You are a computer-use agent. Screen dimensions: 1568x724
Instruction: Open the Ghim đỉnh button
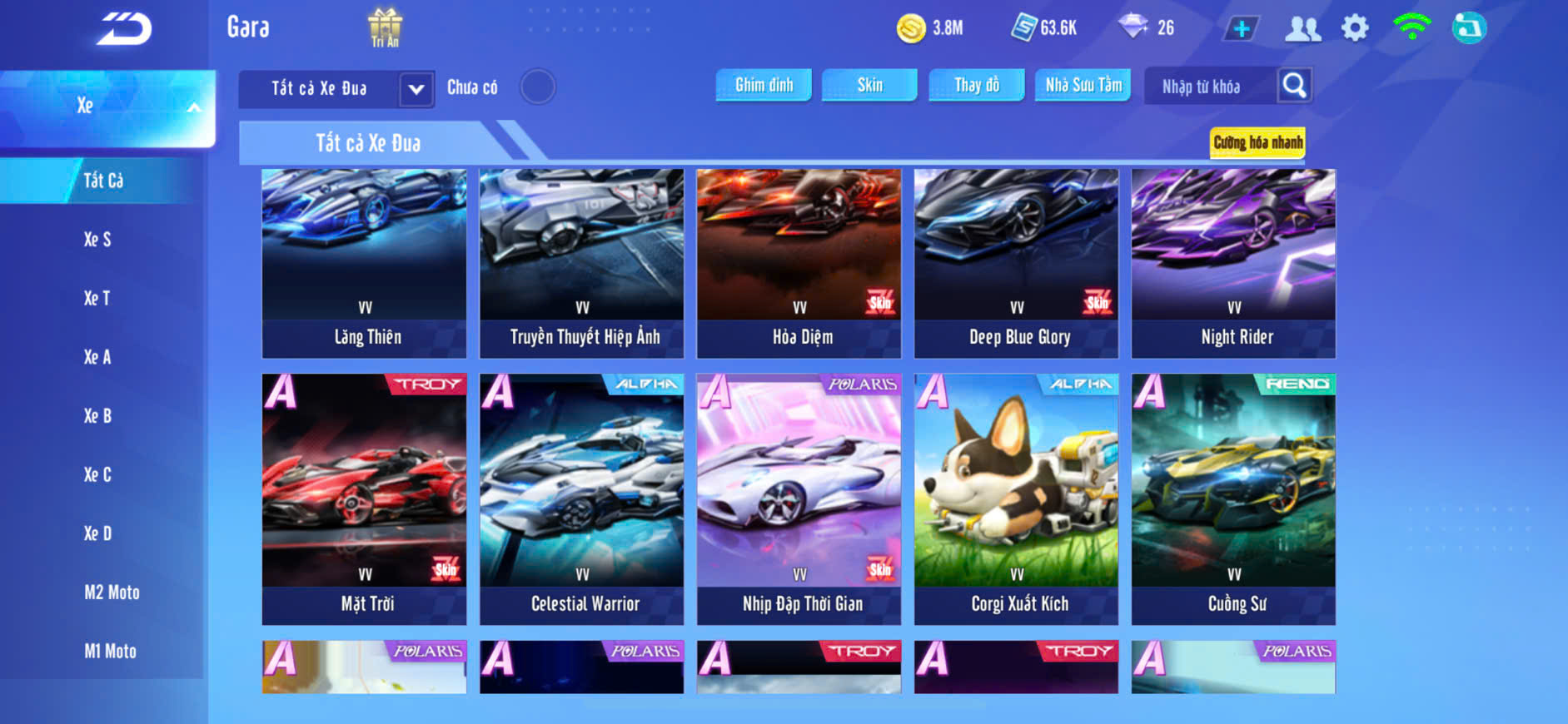[764, 85]
